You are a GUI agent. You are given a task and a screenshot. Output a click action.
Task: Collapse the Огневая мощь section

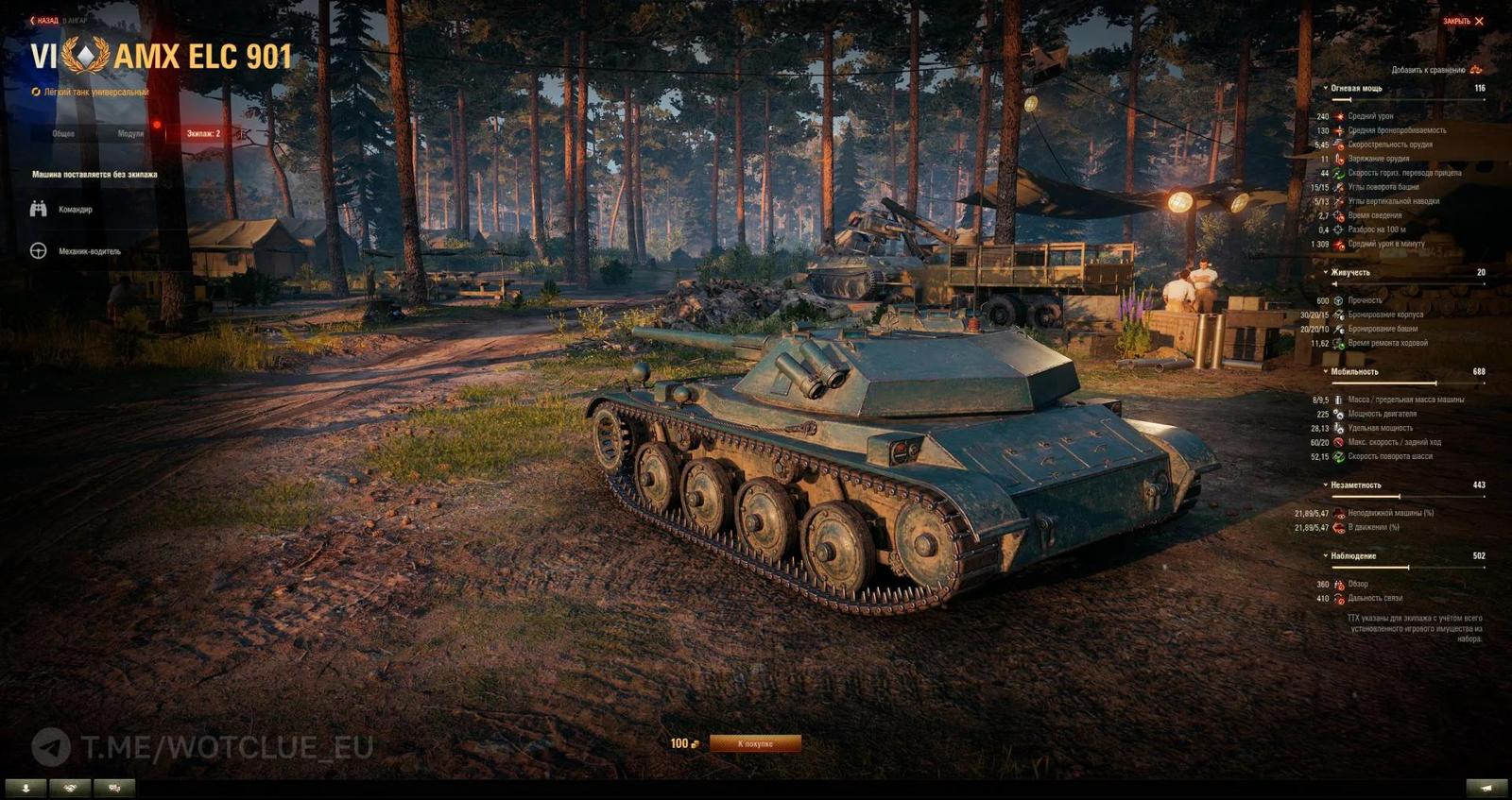pyautogui.click(x=1324, y=88)
